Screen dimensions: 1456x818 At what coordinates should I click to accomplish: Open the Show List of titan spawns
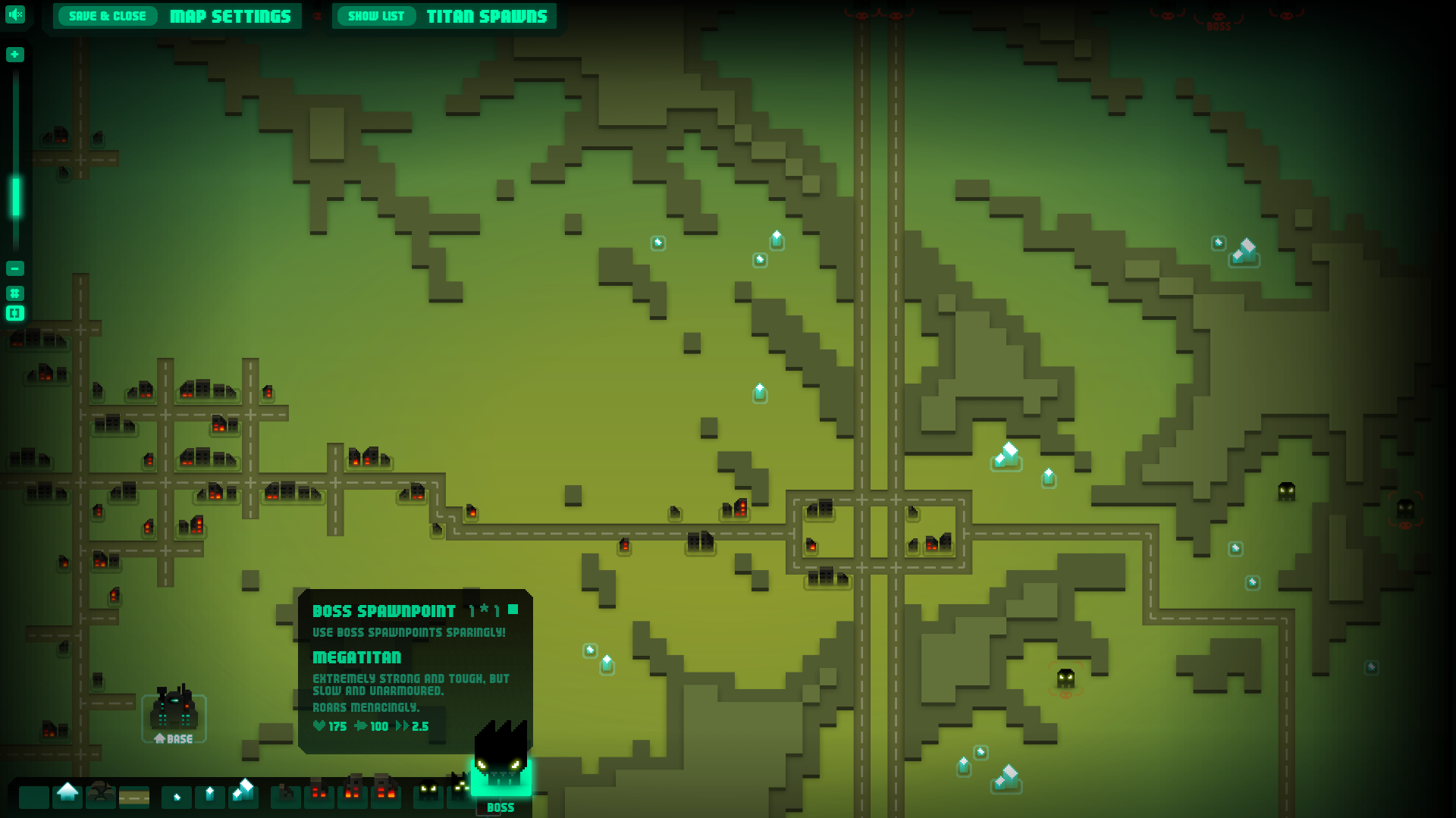[375, 16]
